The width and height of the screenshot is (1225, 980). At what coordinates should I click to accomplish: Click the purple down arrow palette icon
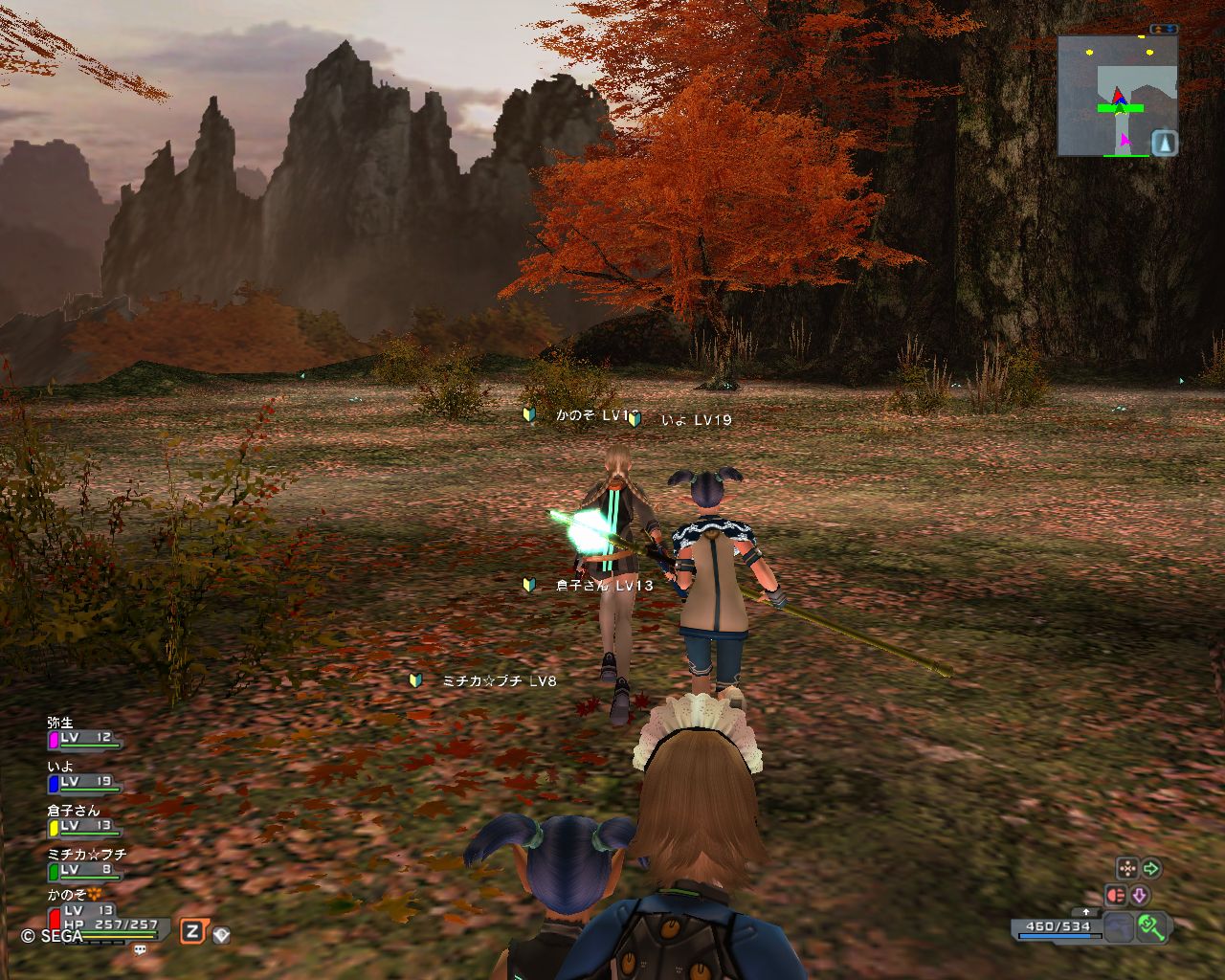[1140, 896]
